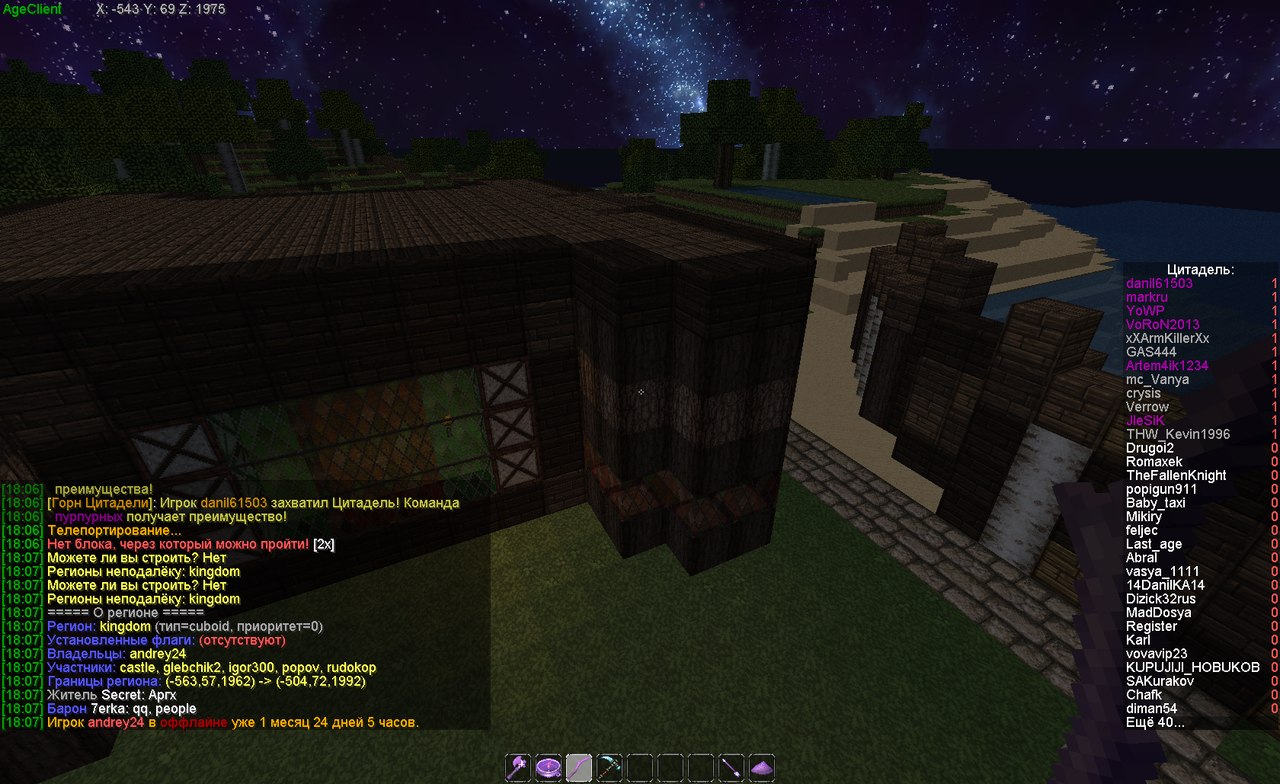Screen dimensions: 1280x784
Task: Click the kingdom region chat line
Action: coord(184,626)
